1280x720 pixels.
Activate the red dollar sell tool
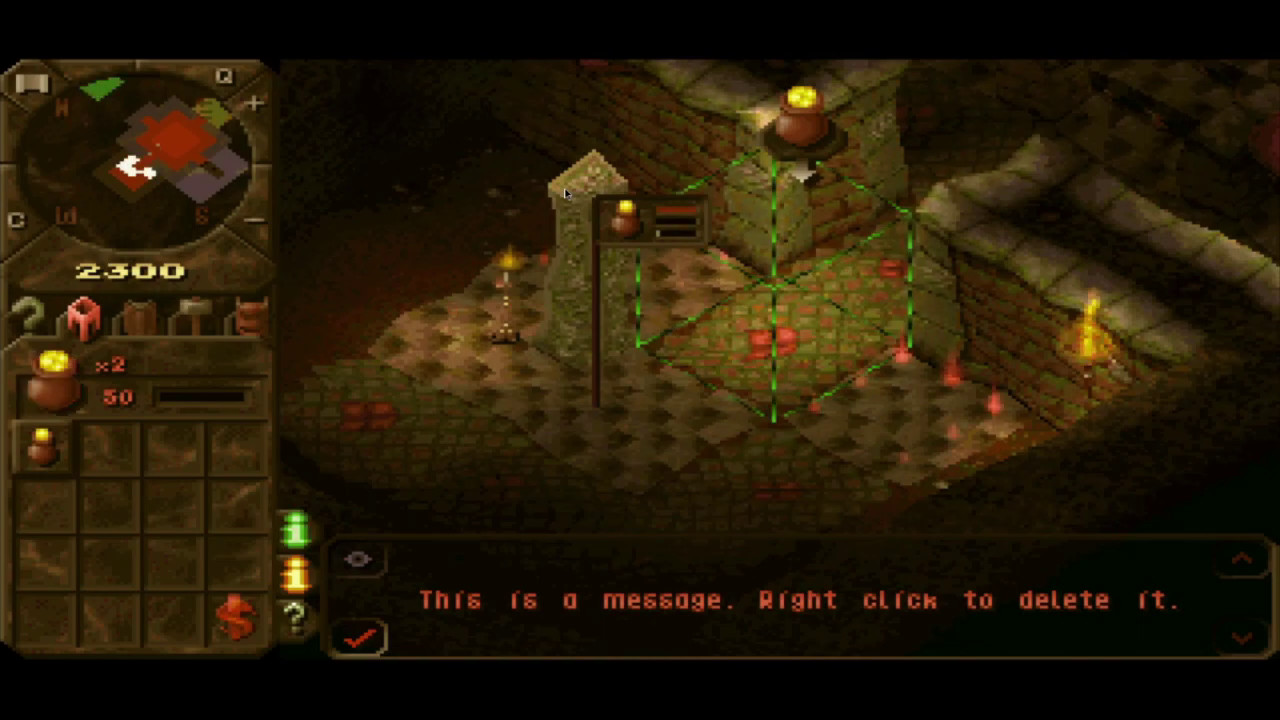(x=235, y=618)
